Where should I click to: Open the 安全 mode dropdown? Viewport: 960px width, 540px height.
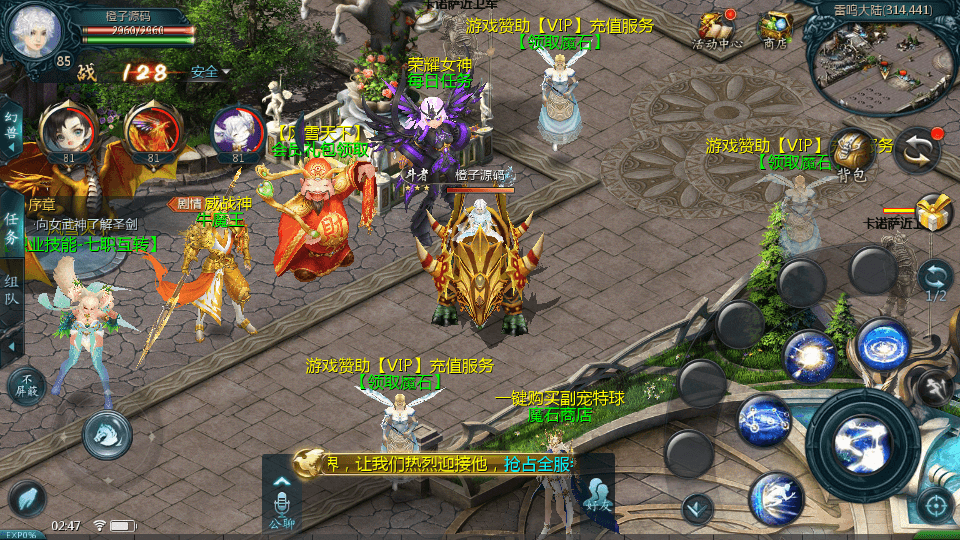tap(208, 72)
